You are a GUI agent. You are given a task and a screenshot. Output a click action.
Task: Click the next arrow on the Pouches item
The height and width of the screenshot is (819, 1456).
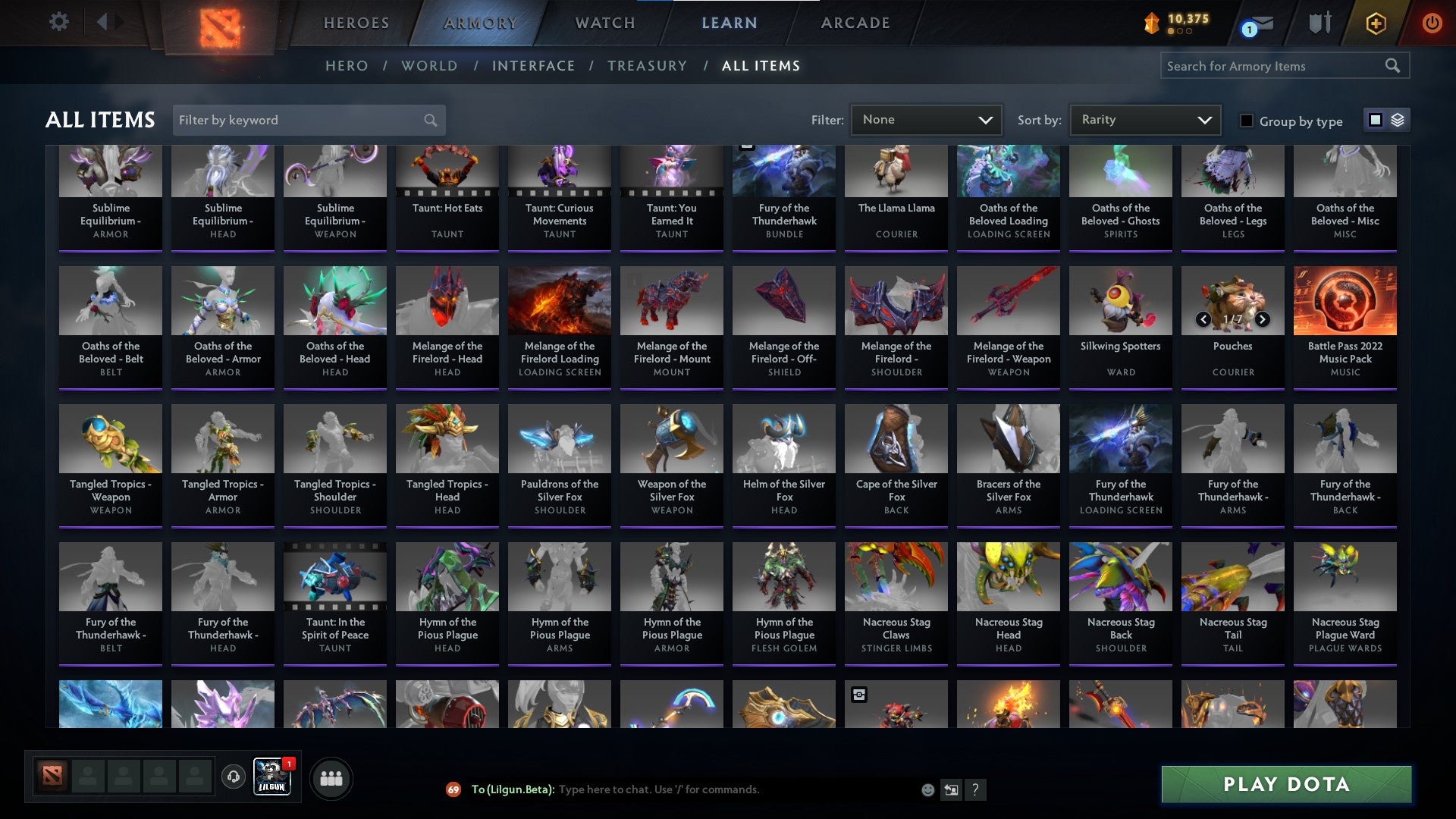tap(1261, 320)
